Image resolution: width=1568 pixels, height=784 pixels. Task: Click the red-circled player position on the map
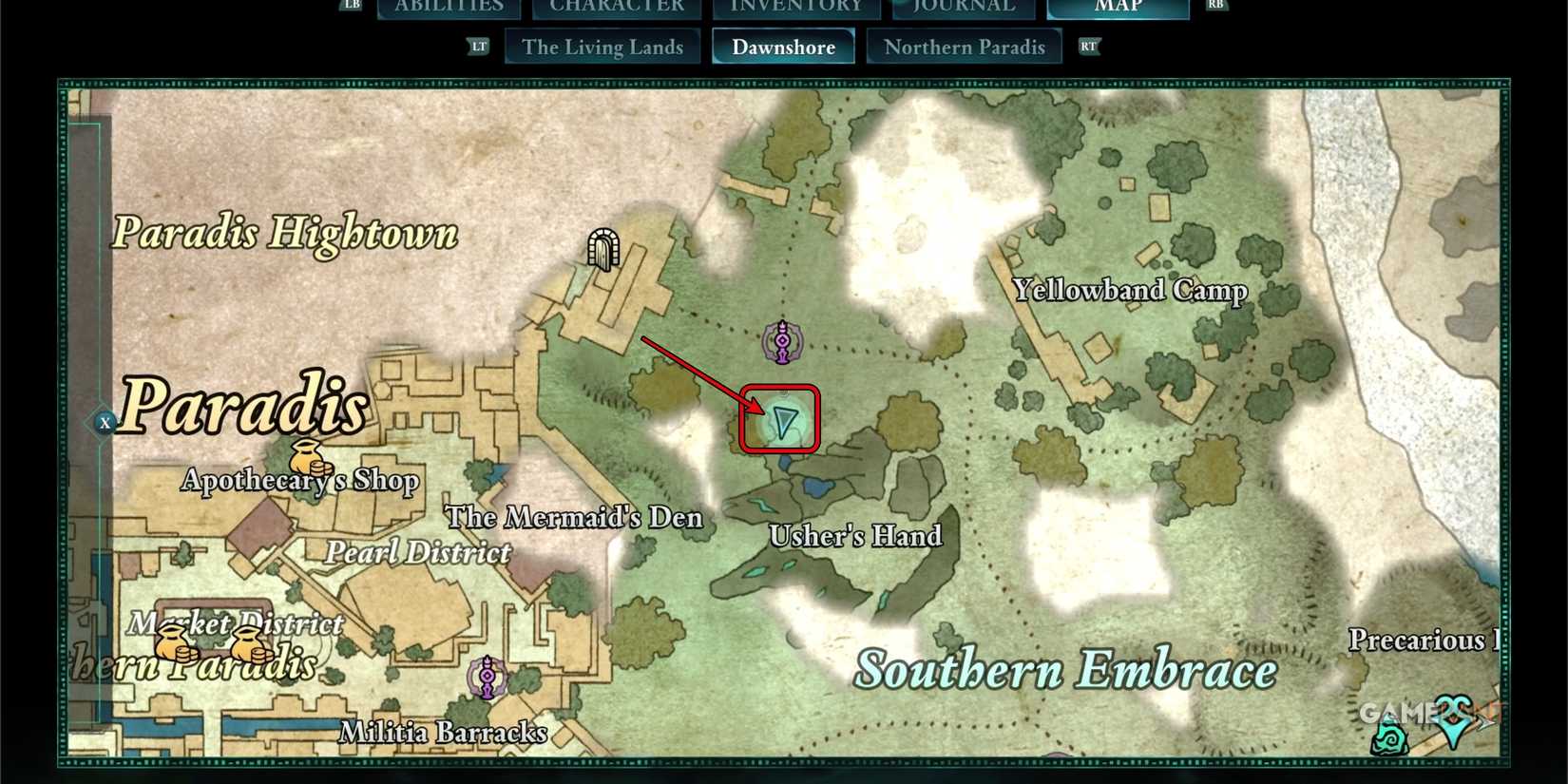[779, 421]
